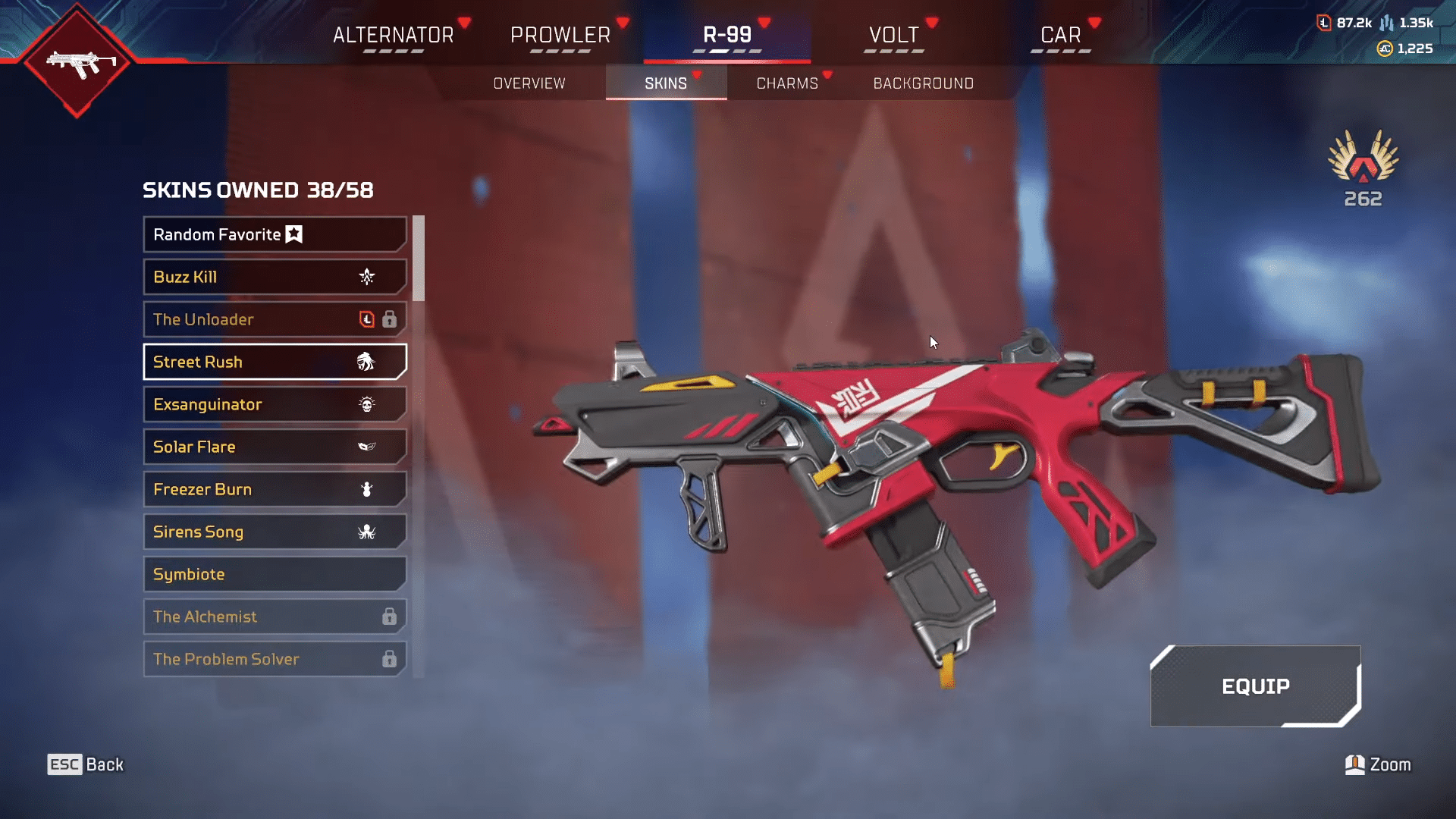
Task: Click the snowflake event icon on Buzz Kill
Action: pyautogui.click(x=367, y=278)
